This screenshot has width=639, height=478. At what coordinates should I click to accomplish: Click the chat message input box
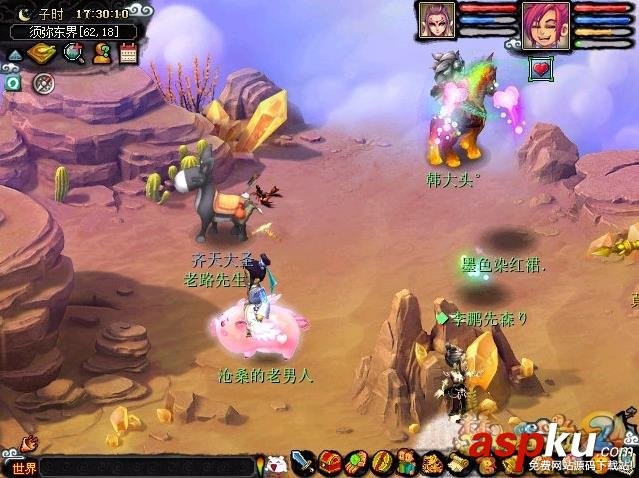pyautogui.click(x=150, y=468)
